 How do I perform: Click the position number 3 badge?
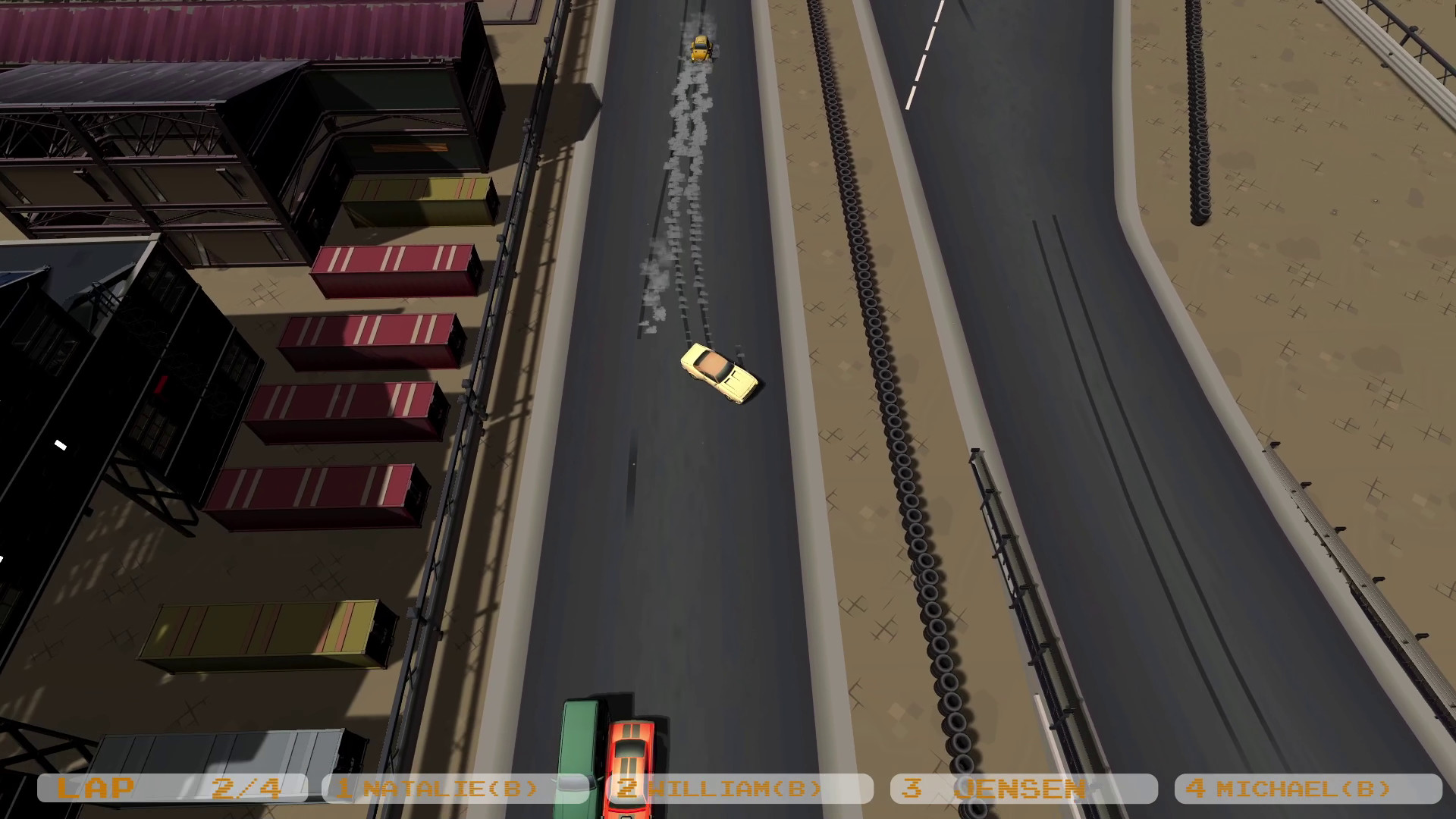tap(914, 789)
